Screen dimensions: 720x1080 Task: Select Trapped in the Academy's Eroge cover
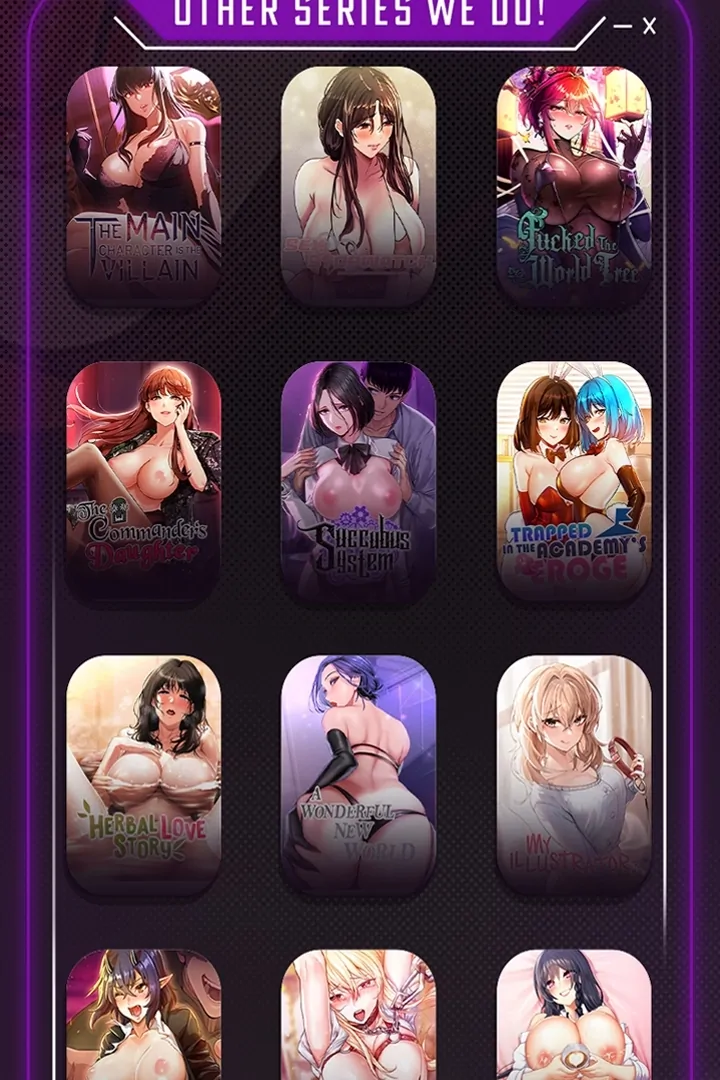point(574,480)
